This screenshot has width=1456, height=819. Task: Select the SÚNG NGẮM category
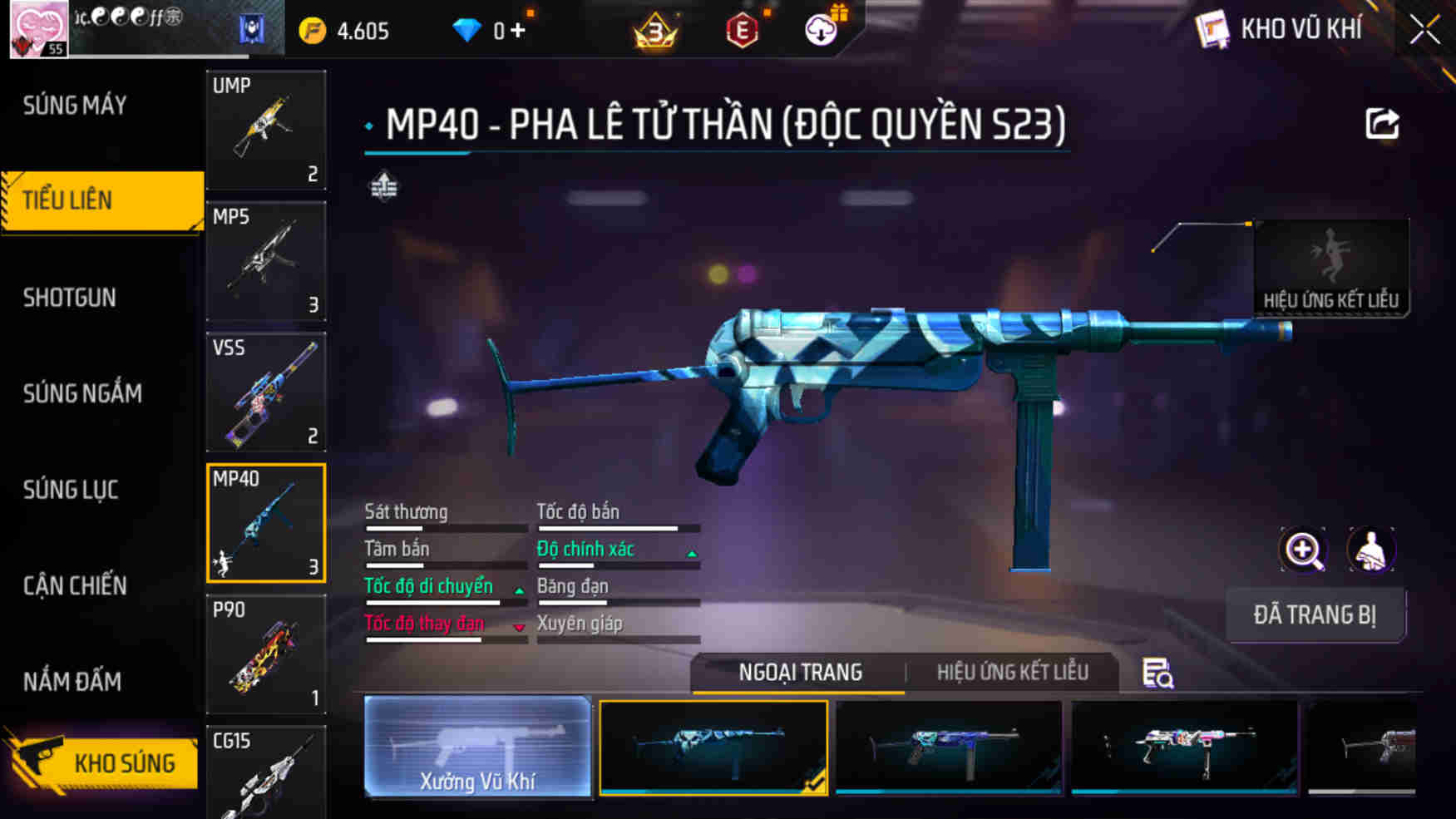(83, 393)
